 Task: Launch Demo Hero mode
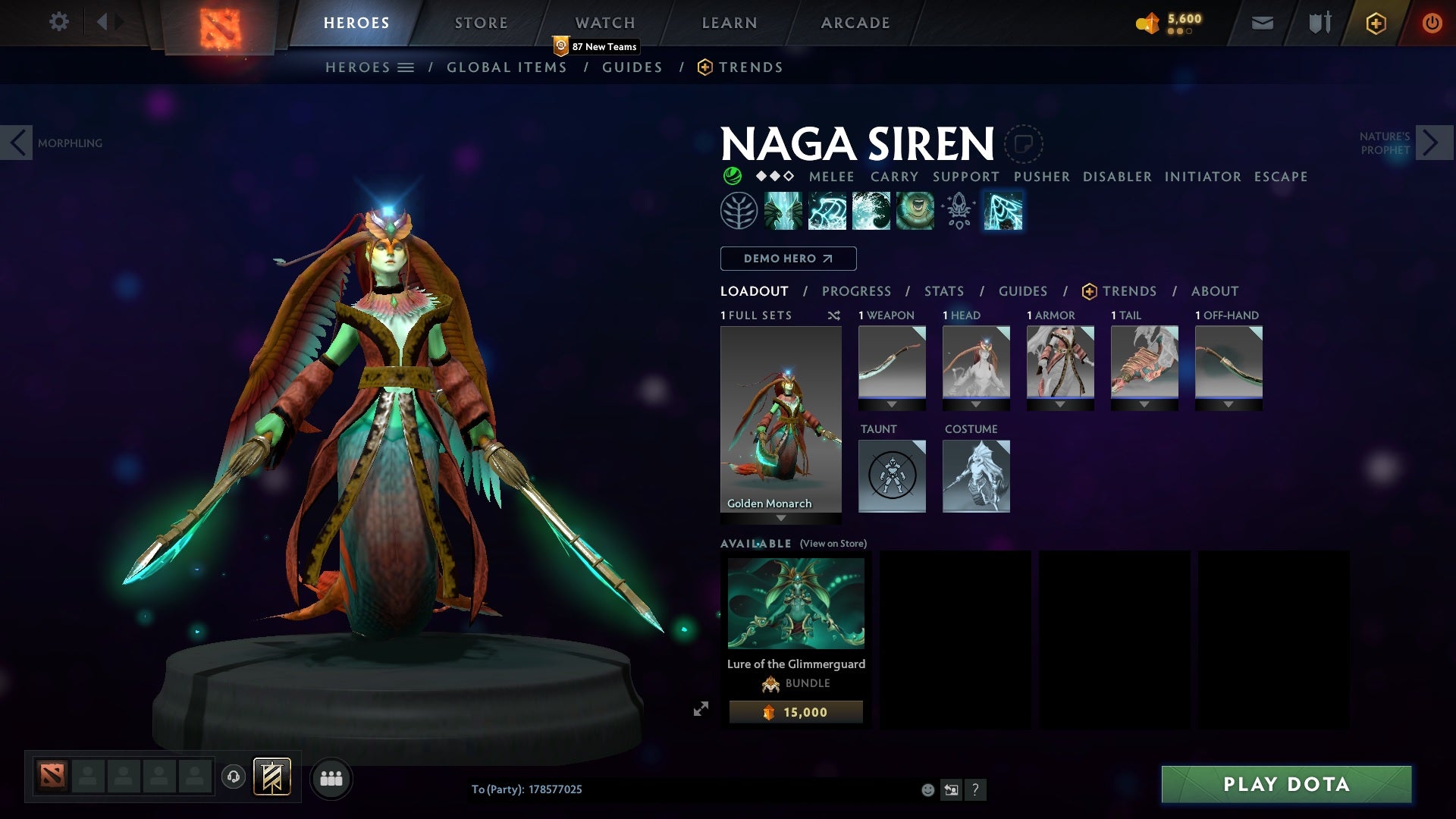pyautogui.click(x=788, y=259)
